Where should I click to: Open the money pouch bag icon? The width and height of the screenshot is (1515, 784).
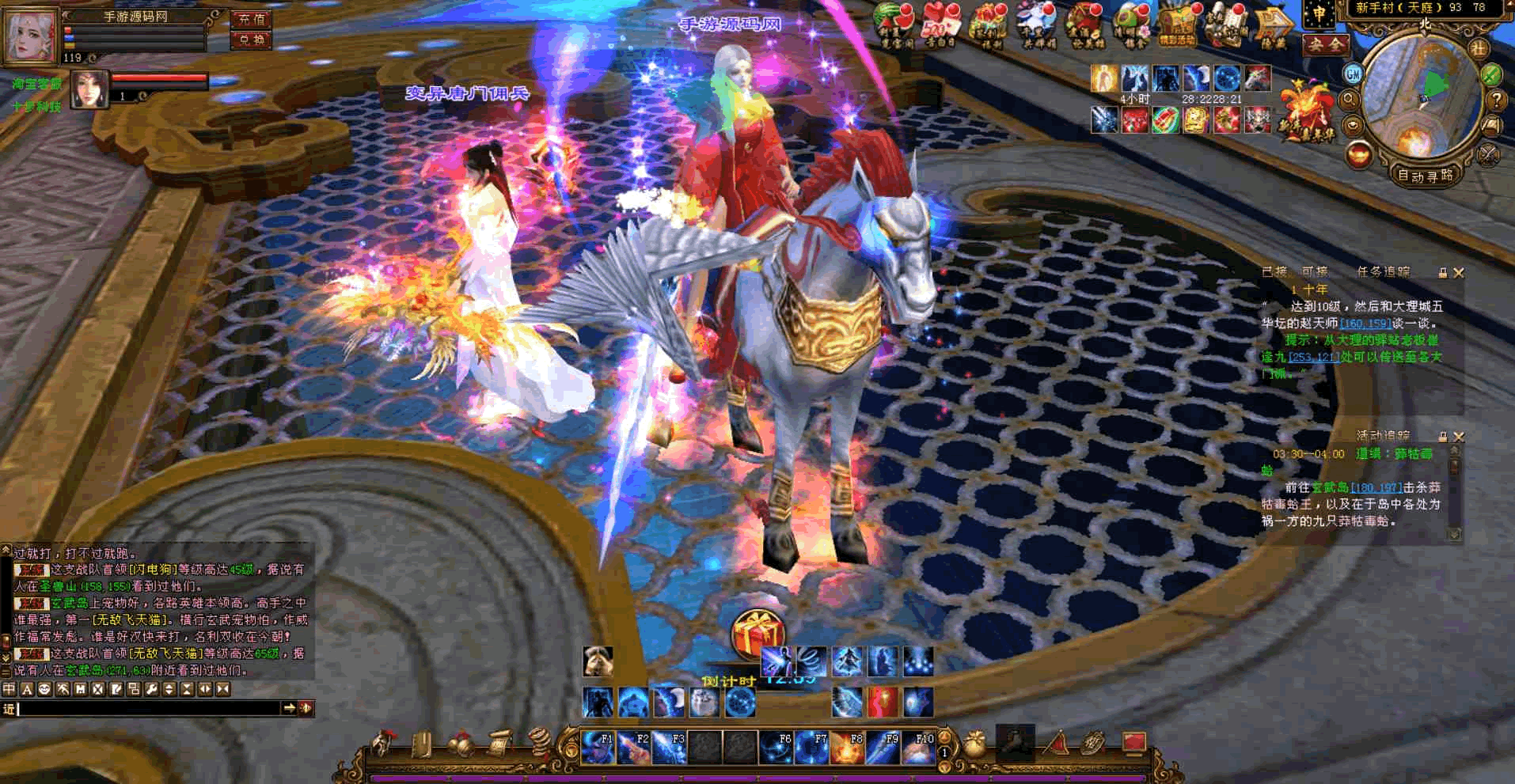click(x=976, y=744)
